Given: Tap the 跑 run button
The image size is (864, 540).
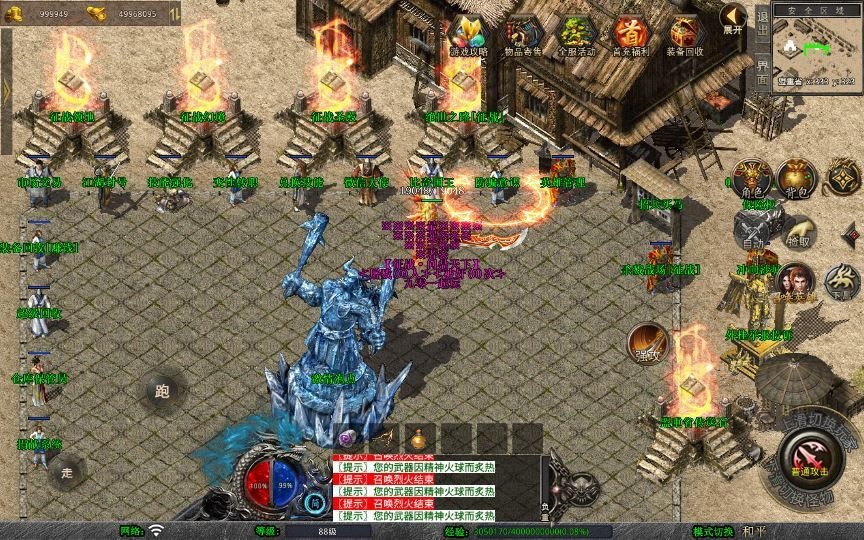Looking at the screenshot, I should [x=162, y=392].
